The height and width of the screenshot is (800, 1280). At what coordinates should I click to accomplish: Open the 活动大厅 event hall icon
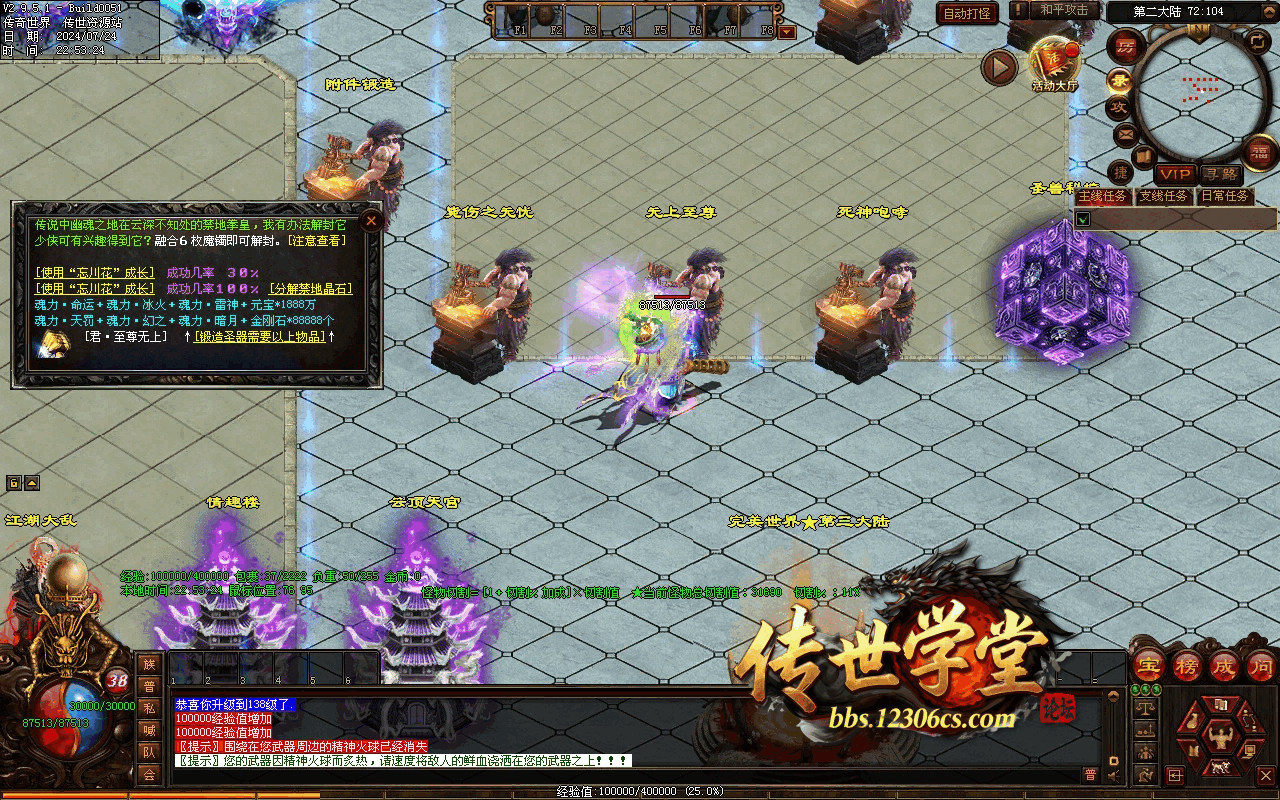[1055, 62]
